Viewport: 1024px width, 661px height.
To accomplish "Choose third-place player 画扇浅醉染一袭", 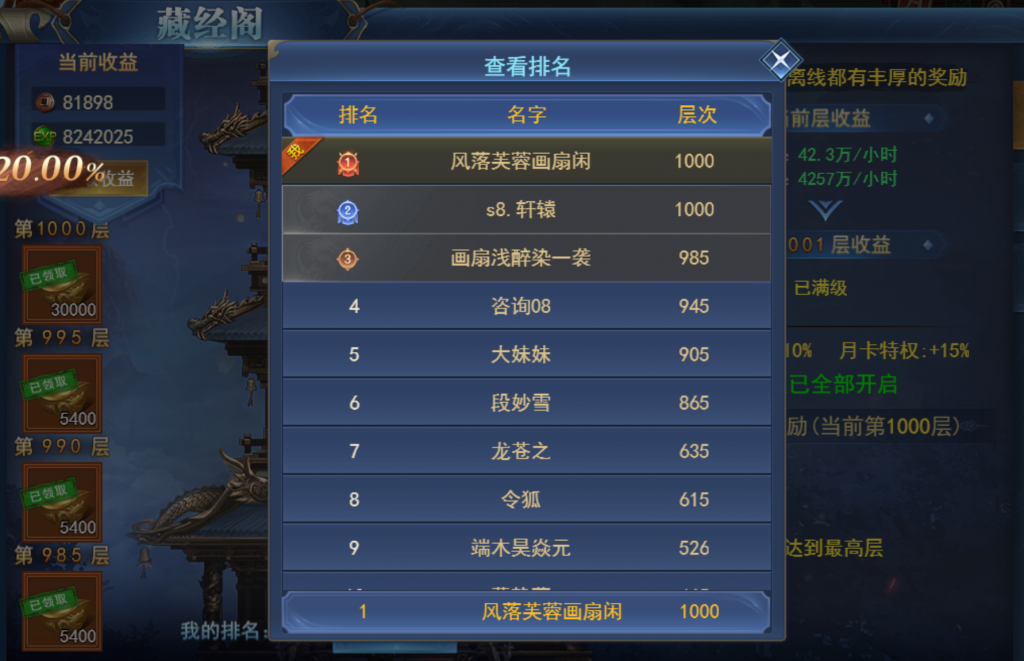I will pyautogui.click(x=526, y=258).
